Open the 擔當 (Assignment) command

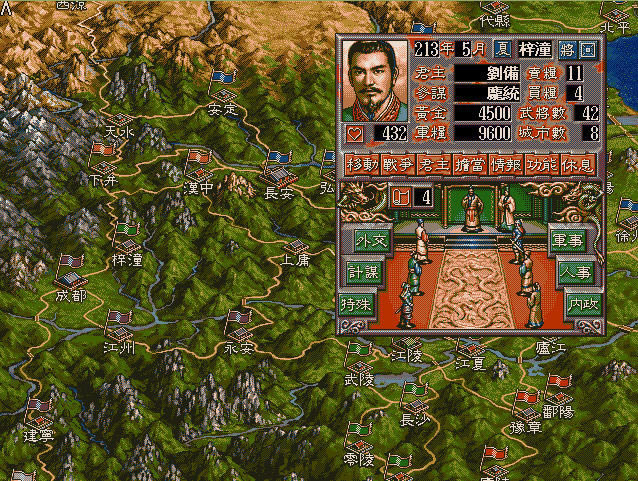467,164
